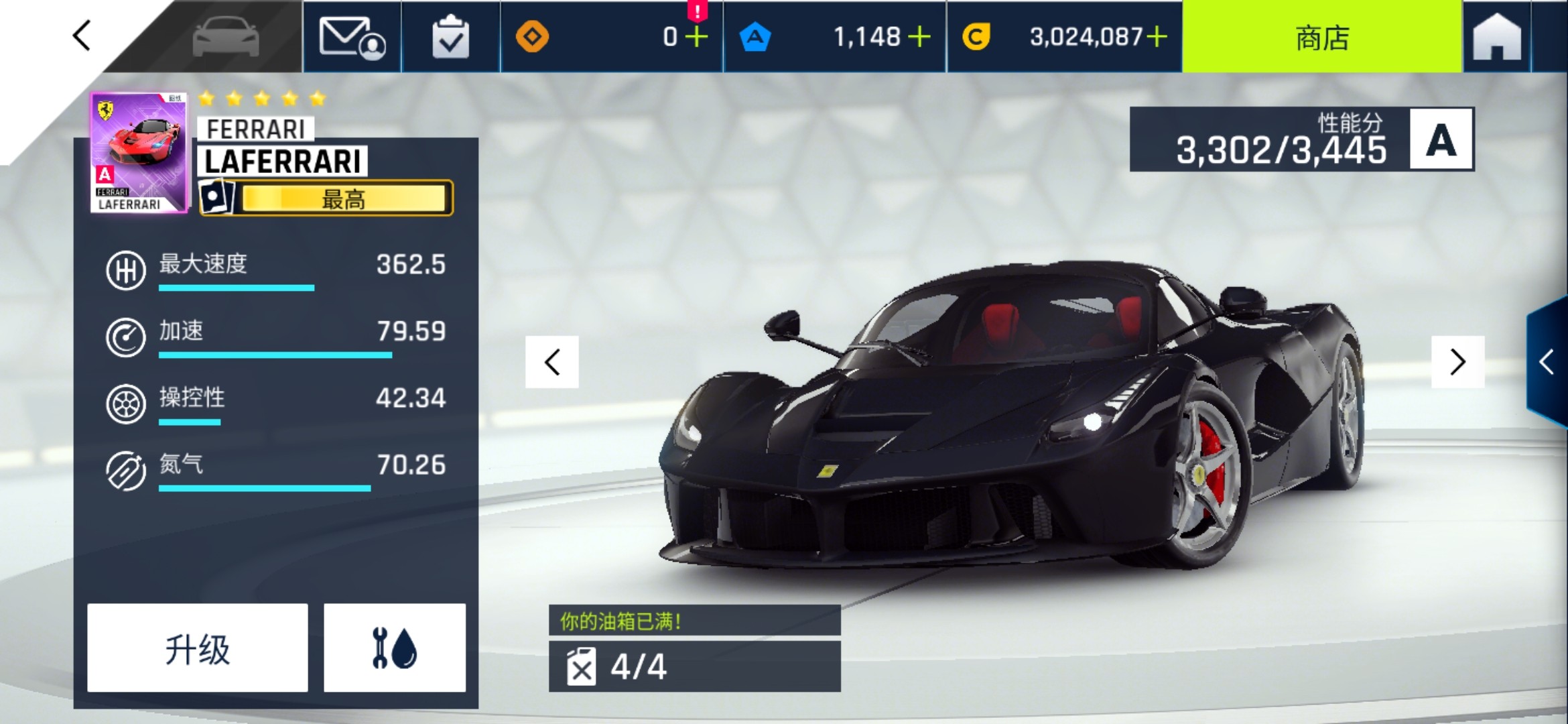The width and height of the screenshot is (1568, 724).
Task: Expand the blue side panel arrow
Action: pyautogui.click(x=1548, y=362)
